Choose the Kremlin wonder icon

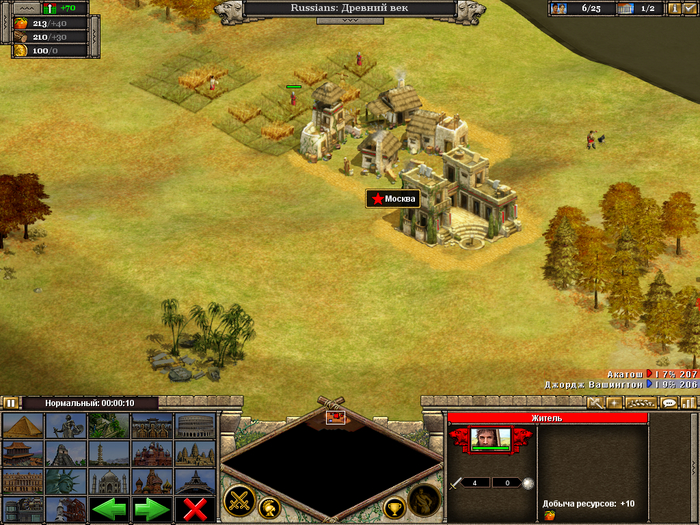[x=152, y=482]
